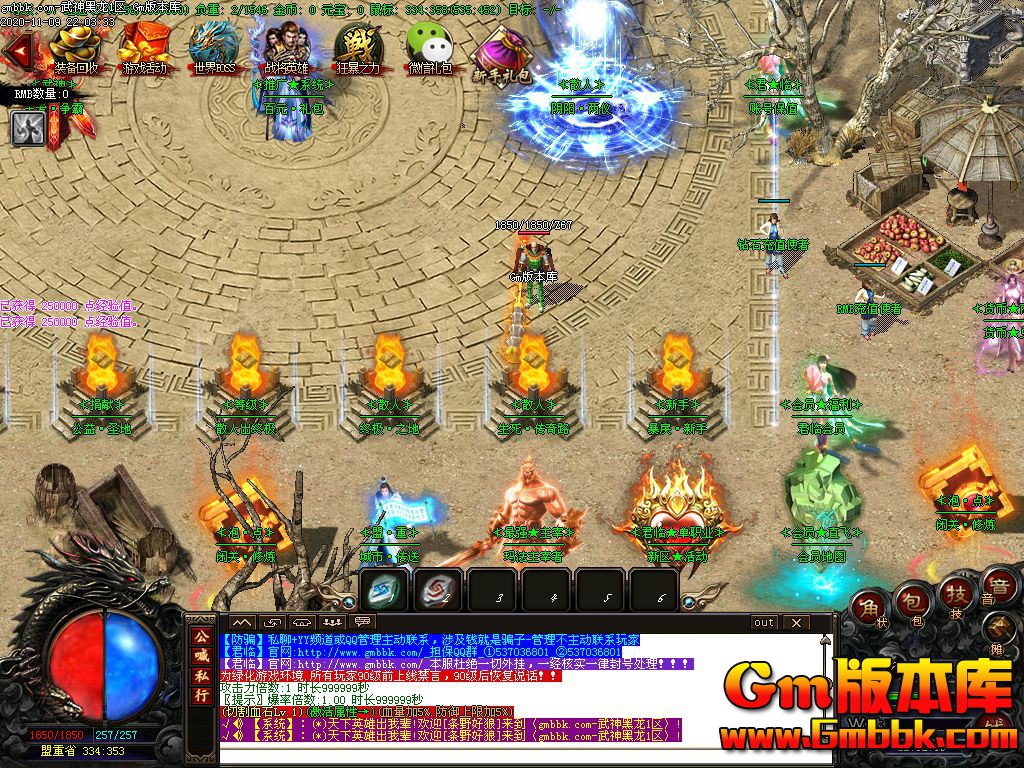Viewport: 1024px width, 768px height.
Task: Open the 世界BOSS dragon icon
Action: (x=215, y=46)
